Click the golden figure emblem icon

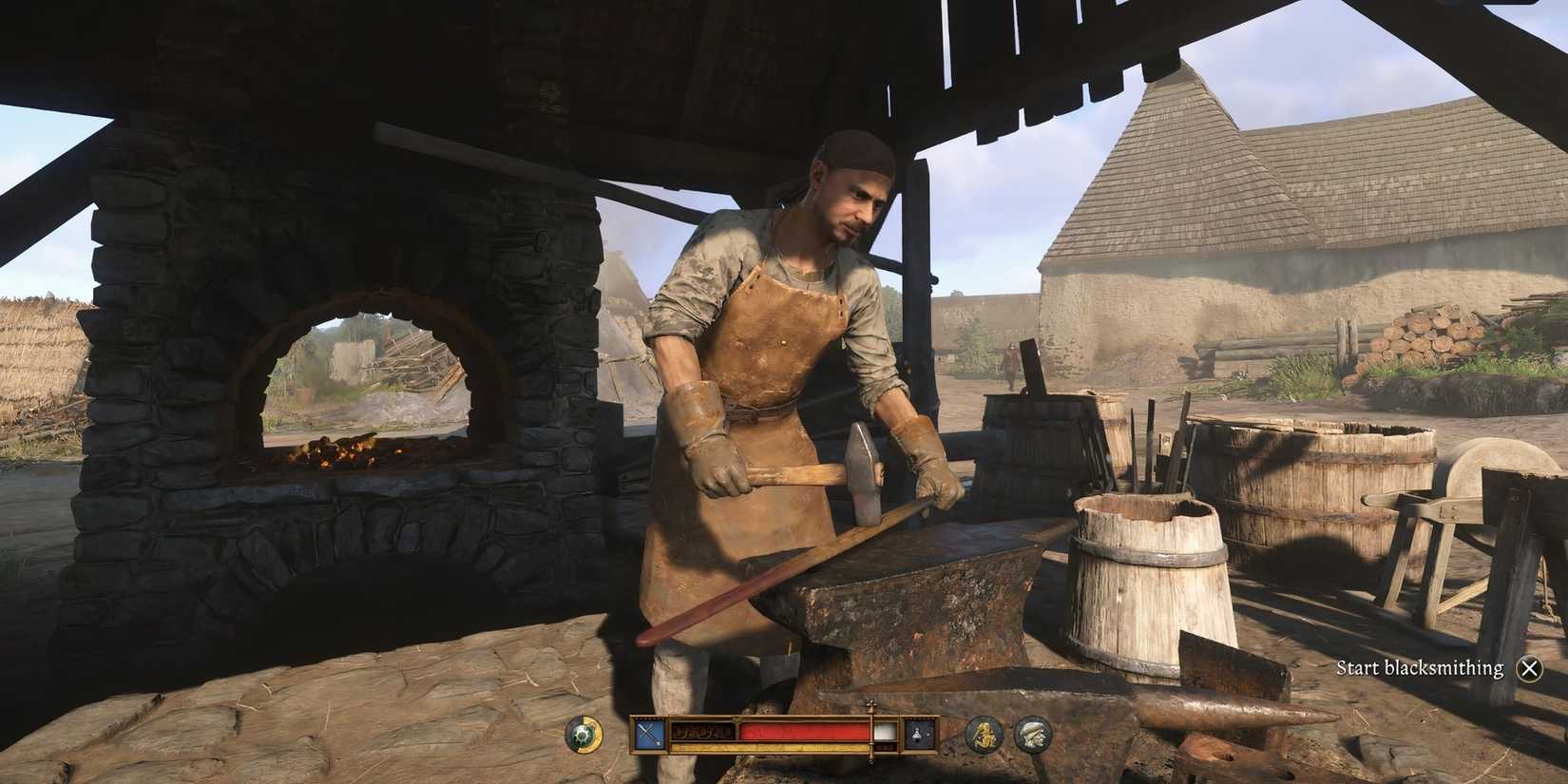pos(983,734)
